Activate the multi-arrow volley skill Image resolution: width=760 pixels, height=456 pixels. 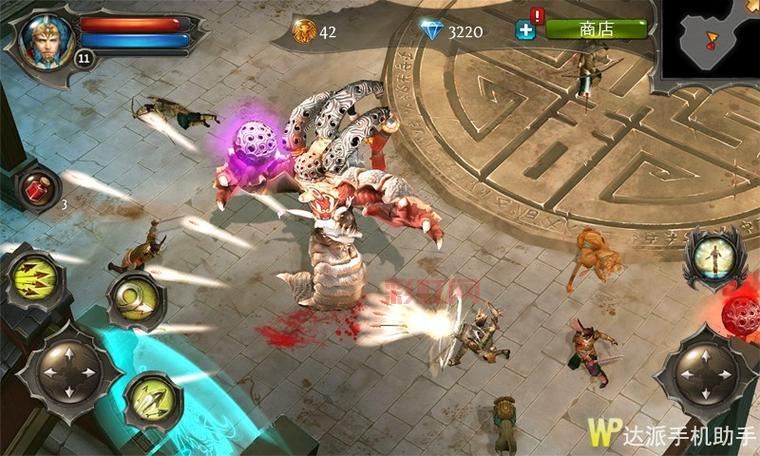(33, 281)
